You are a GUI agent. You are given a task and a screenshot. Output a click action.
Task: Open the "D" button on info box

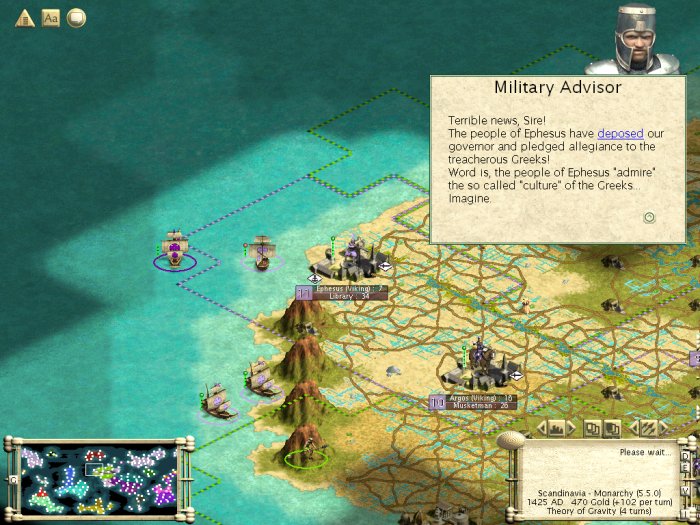(x=685, y=456)
